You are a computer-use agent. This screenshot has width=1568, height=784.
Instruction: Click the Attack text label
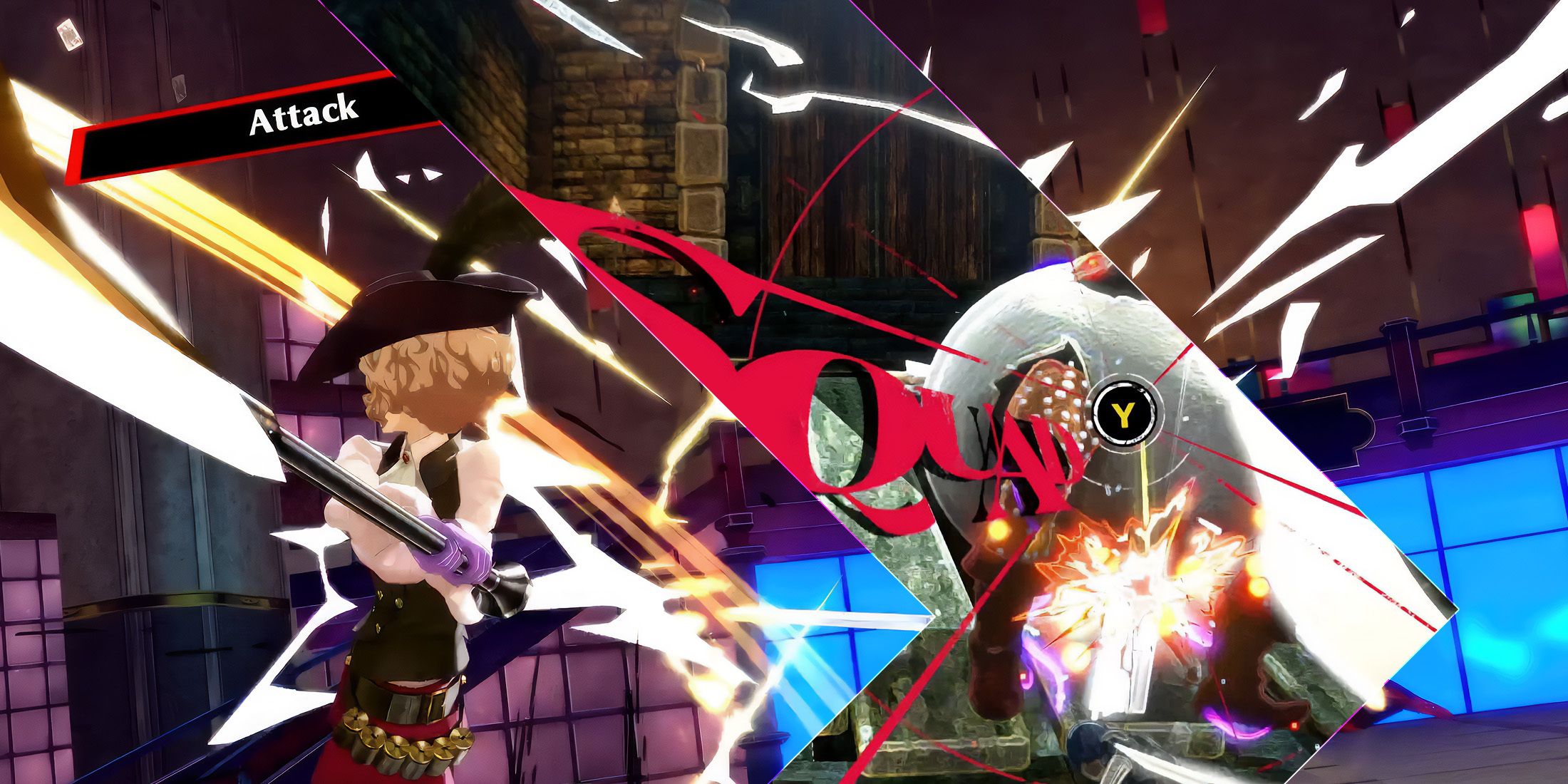(303, 116)
